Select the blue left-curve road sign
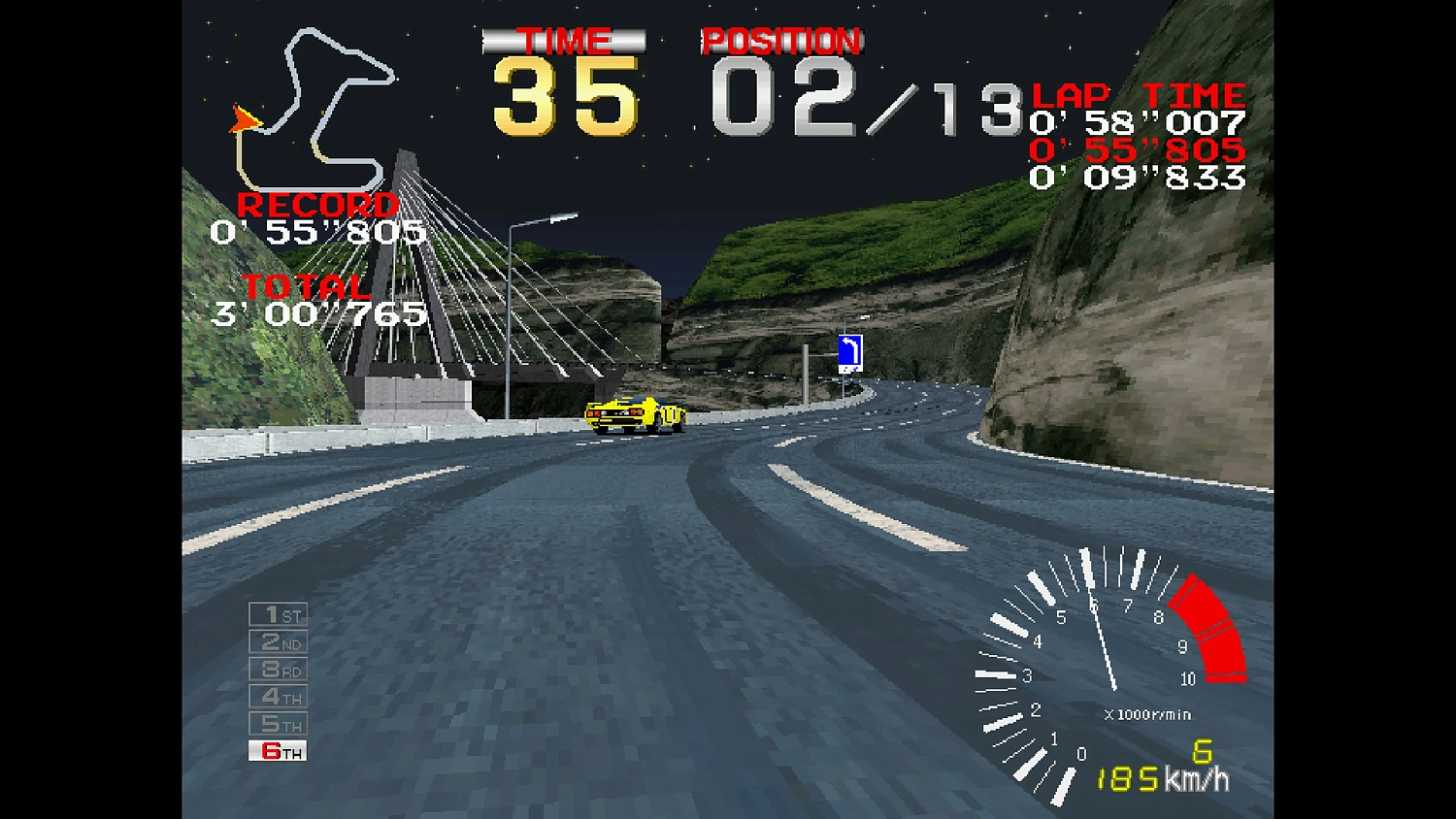 tap(852, 351)
